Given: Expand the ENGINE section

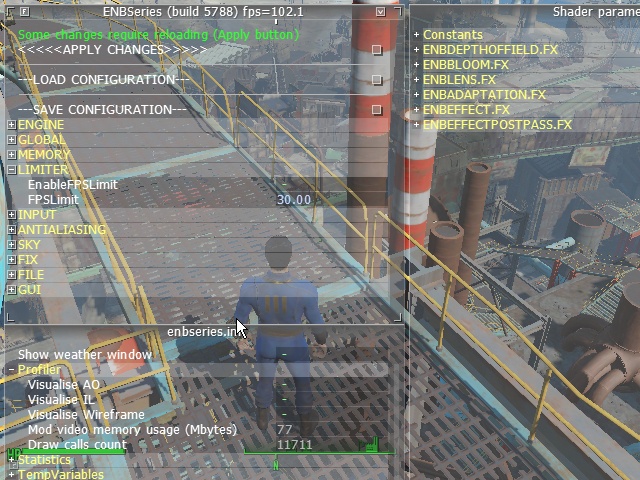Looking at the screenshot, I should pos(11,125).
